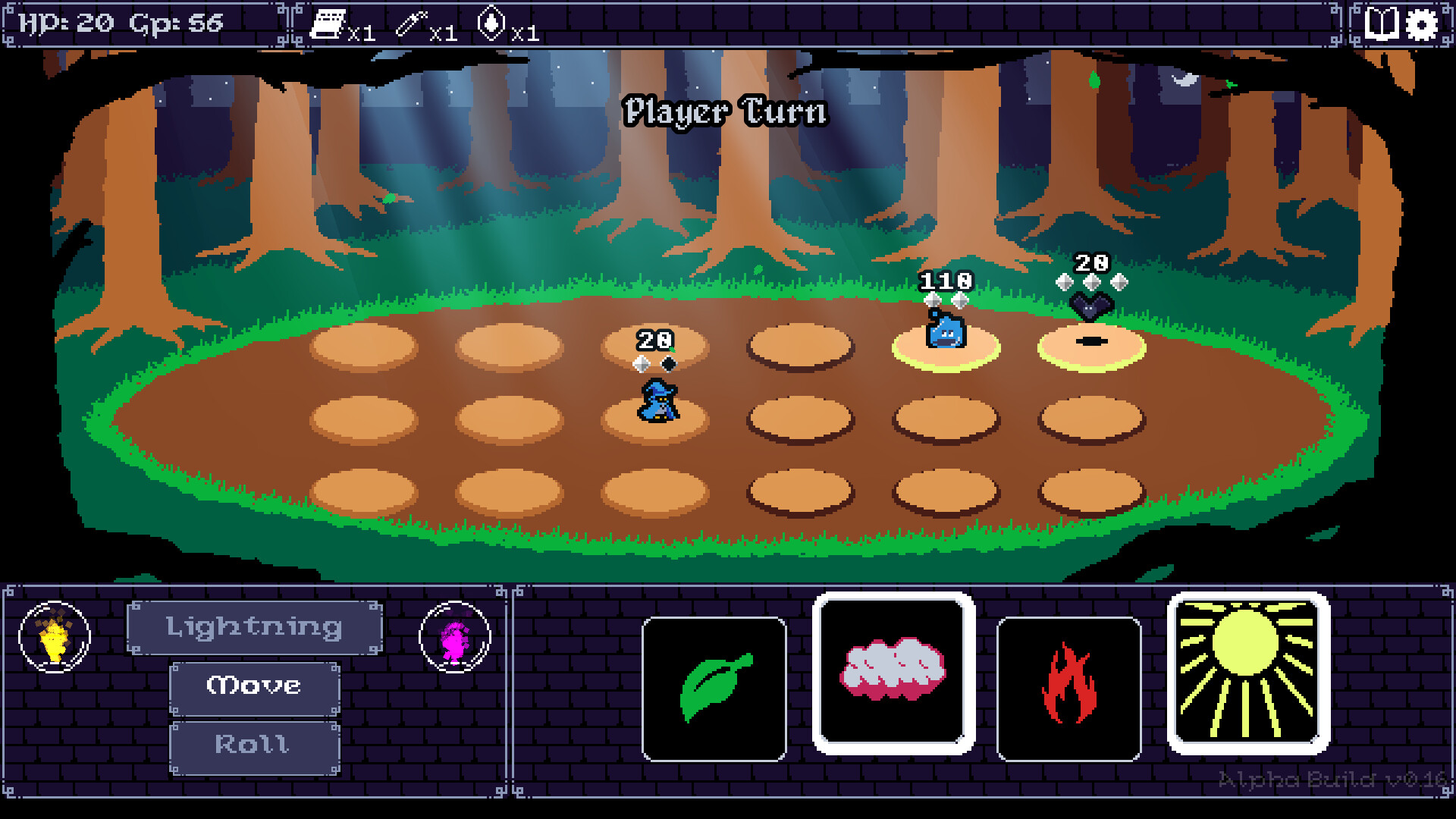Open the spellbook icon in the top right

point(1382,24)
